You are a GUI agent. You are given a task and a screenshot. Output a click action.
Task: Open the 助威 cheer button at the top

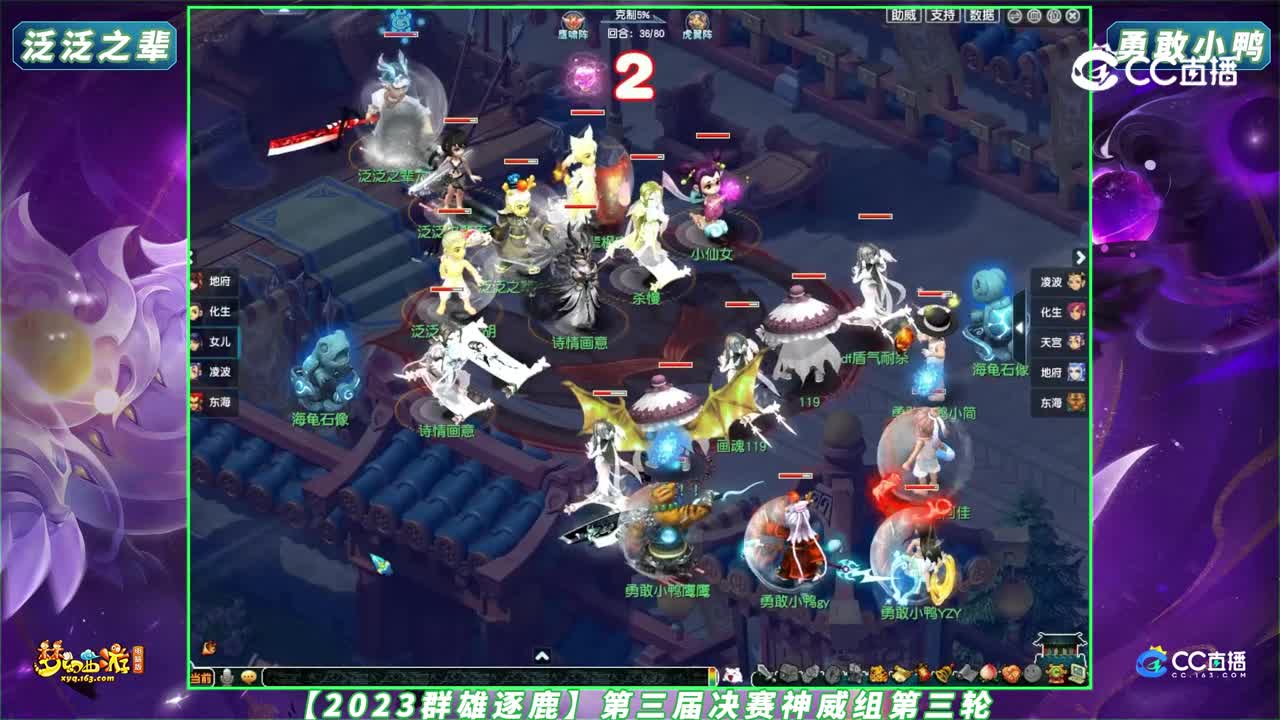pyautogui.click(x=902, y=16)
